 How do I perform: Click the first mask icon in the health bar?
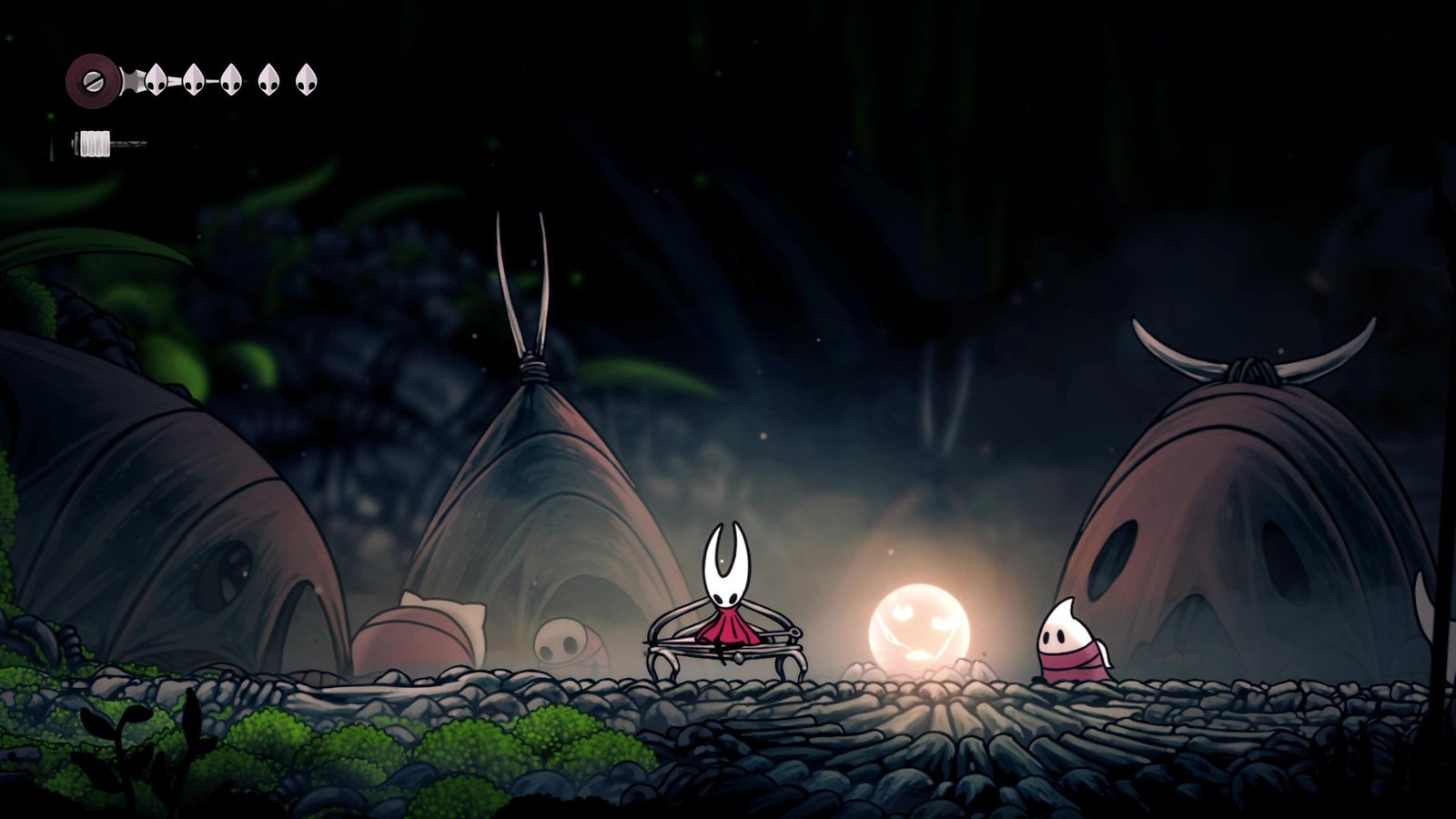tap(157, 80)
